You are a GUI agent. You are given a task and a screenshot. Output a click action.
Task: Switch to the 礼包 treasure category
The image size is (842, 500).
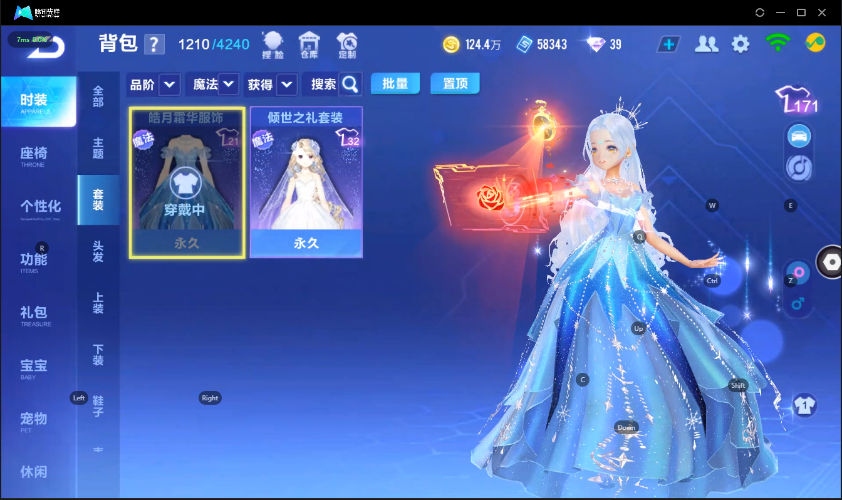36,313
